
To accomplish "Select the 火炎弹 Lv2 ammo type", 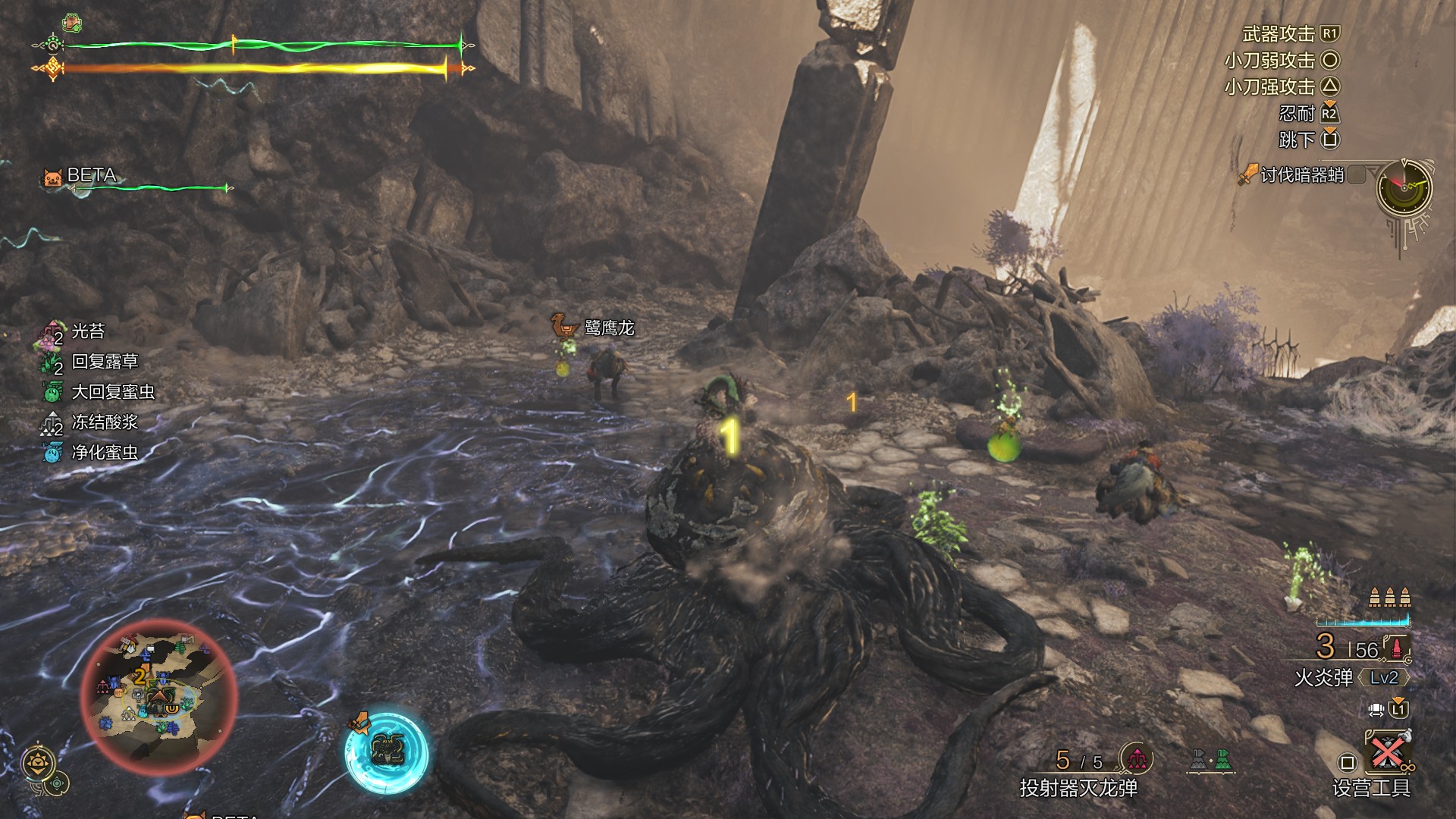I will pyautogui.click(x=1350, y=677).
